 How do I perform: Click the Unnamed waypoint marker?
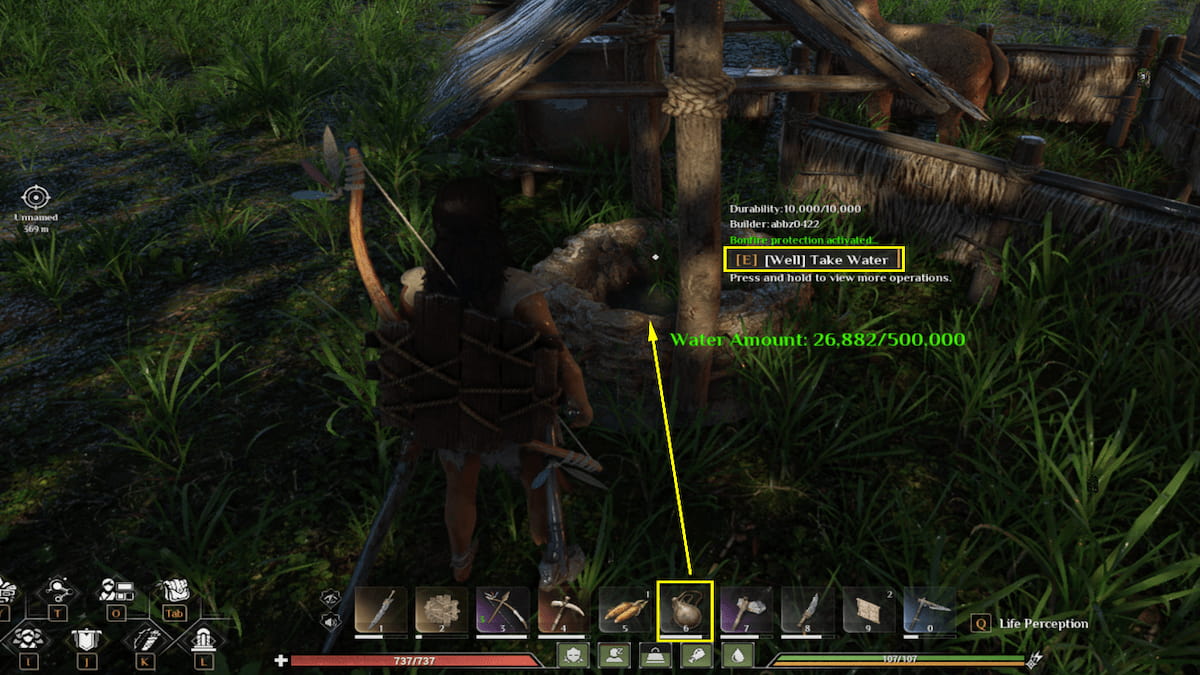pyautogui.click(x=36, y=197)
